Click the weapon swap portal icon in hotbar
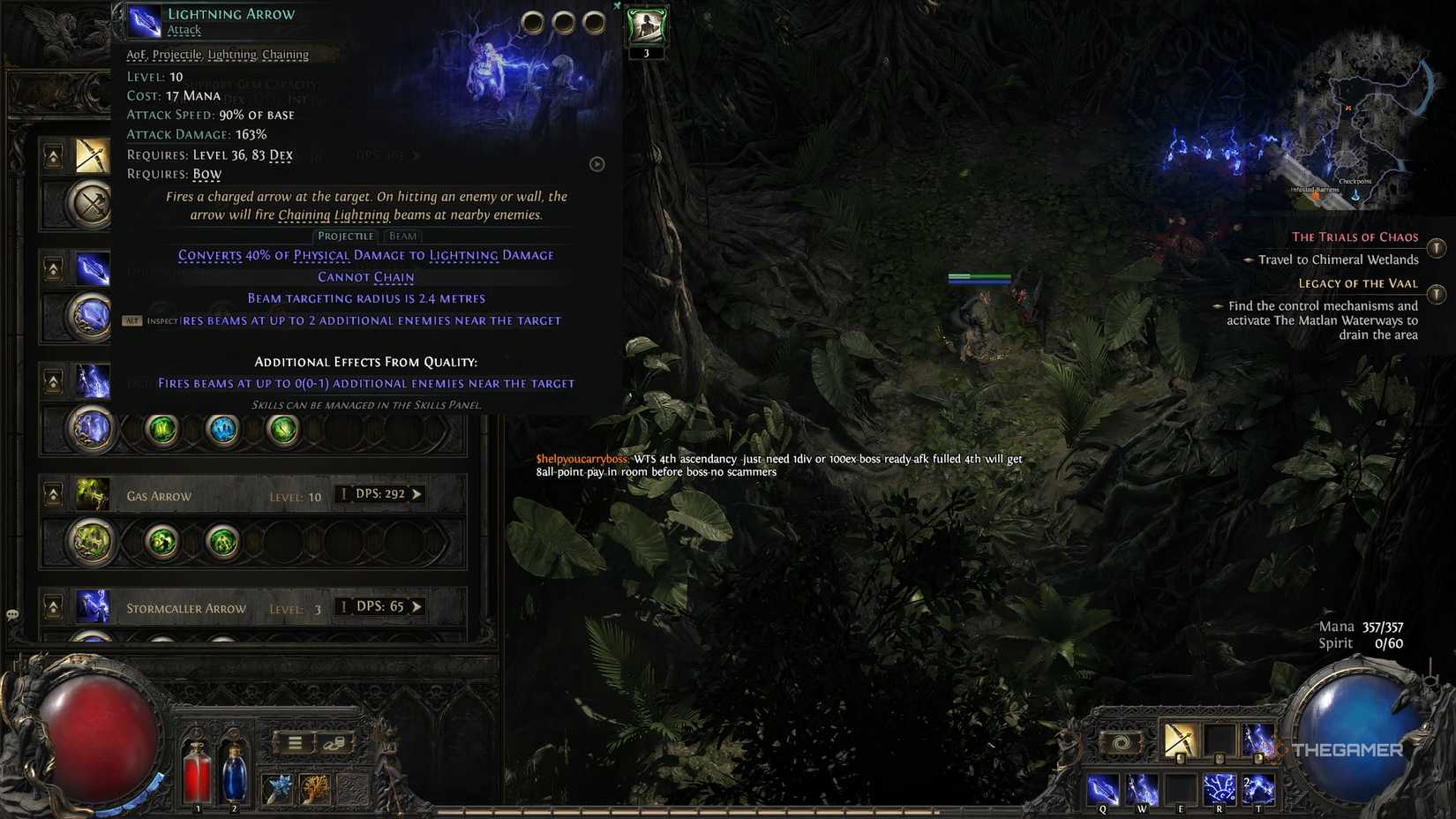 [1120, 741]
